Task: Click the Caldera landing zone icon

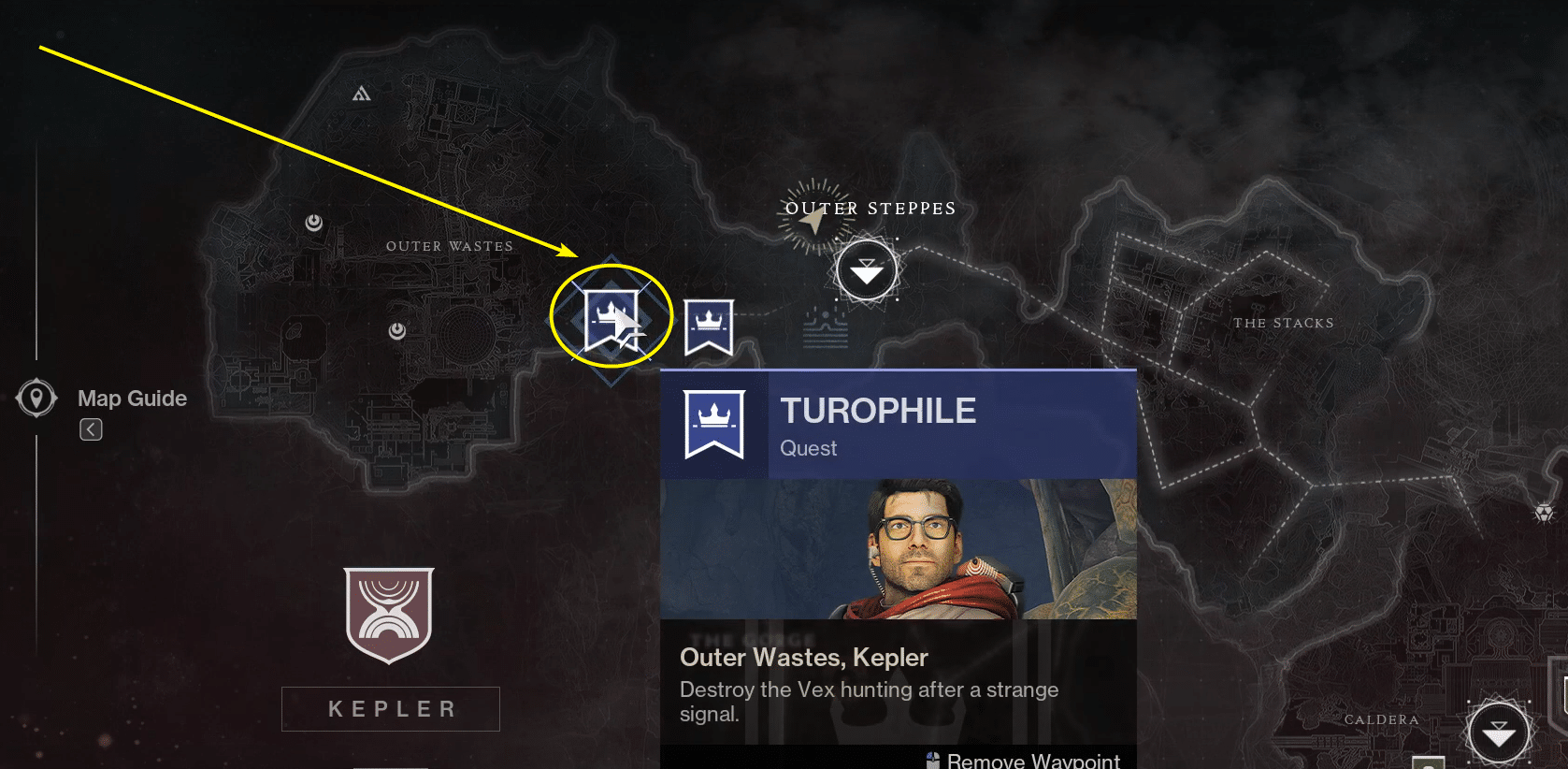Action: pyautogui.click(x=1501, y=730)
